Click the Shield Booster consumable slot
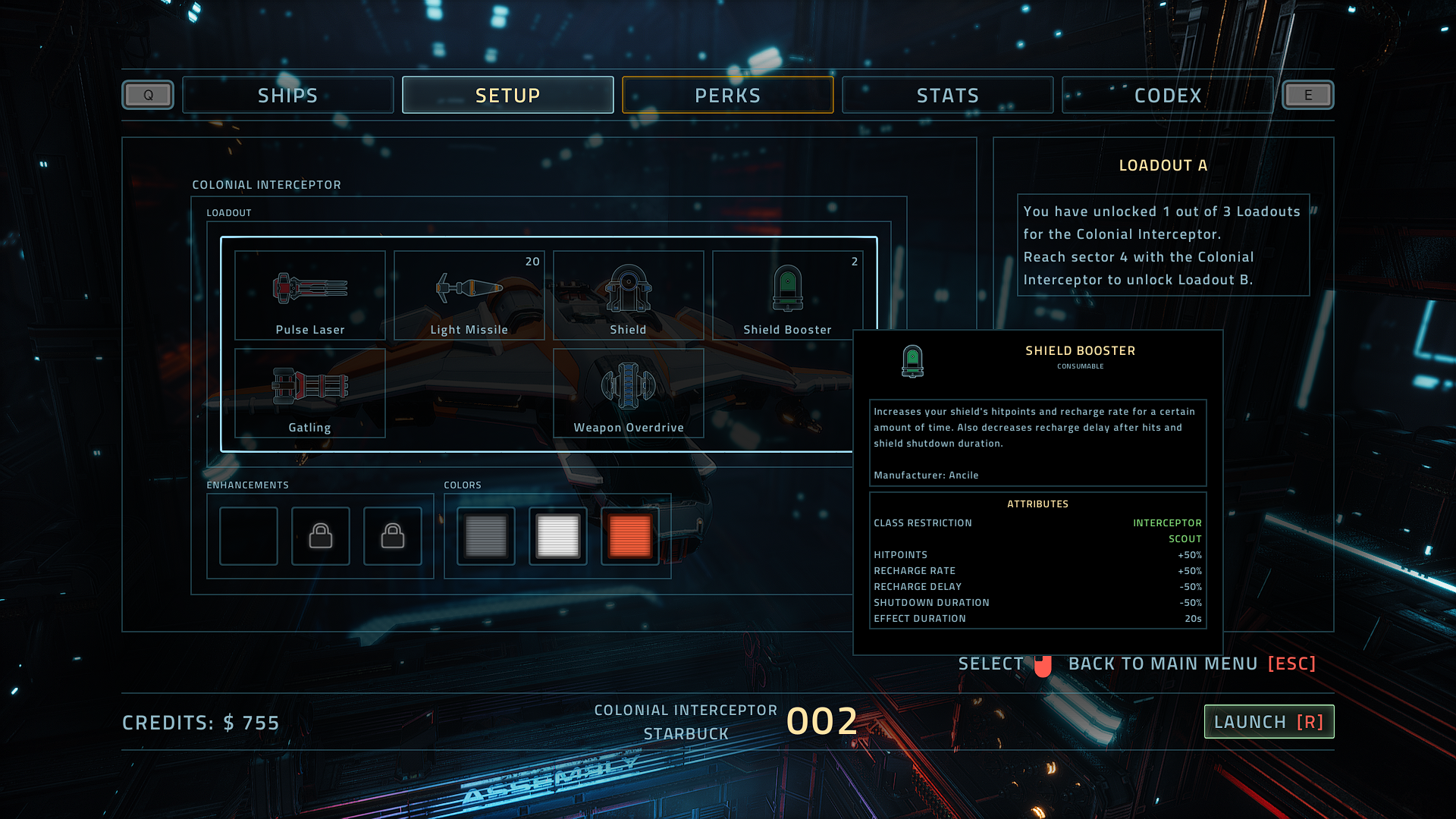 tap(787, 295)
